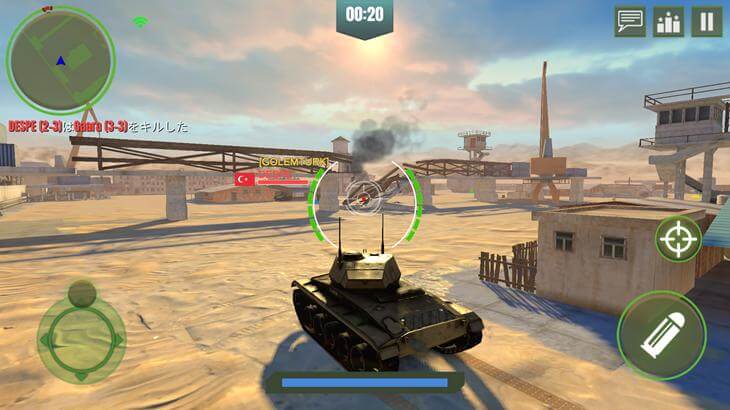Open the scoreboard leaderboard icon

pos(668,21)
